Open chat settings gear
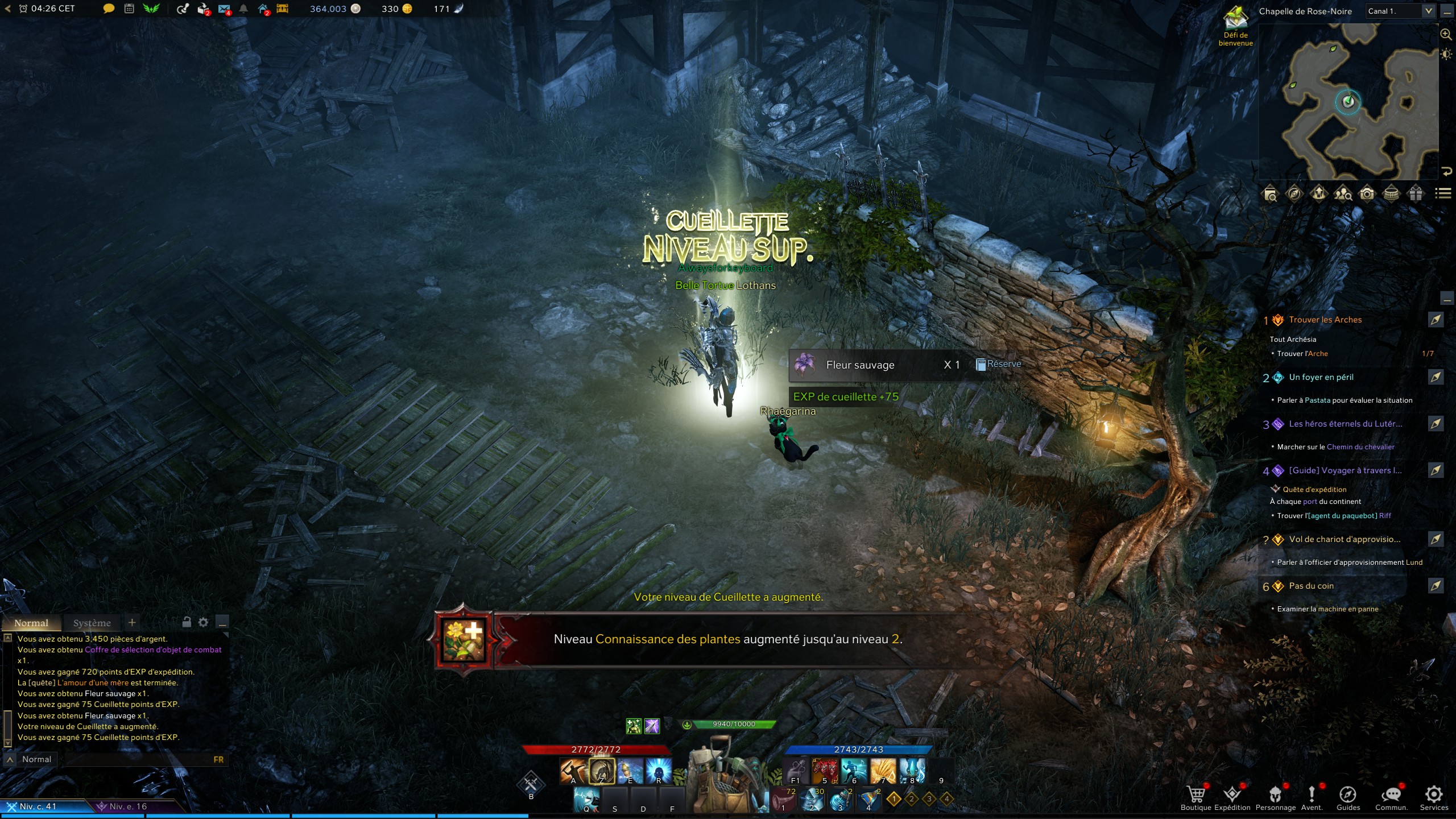The width and height of the screenshot is (1456, 819). point(203,622)
